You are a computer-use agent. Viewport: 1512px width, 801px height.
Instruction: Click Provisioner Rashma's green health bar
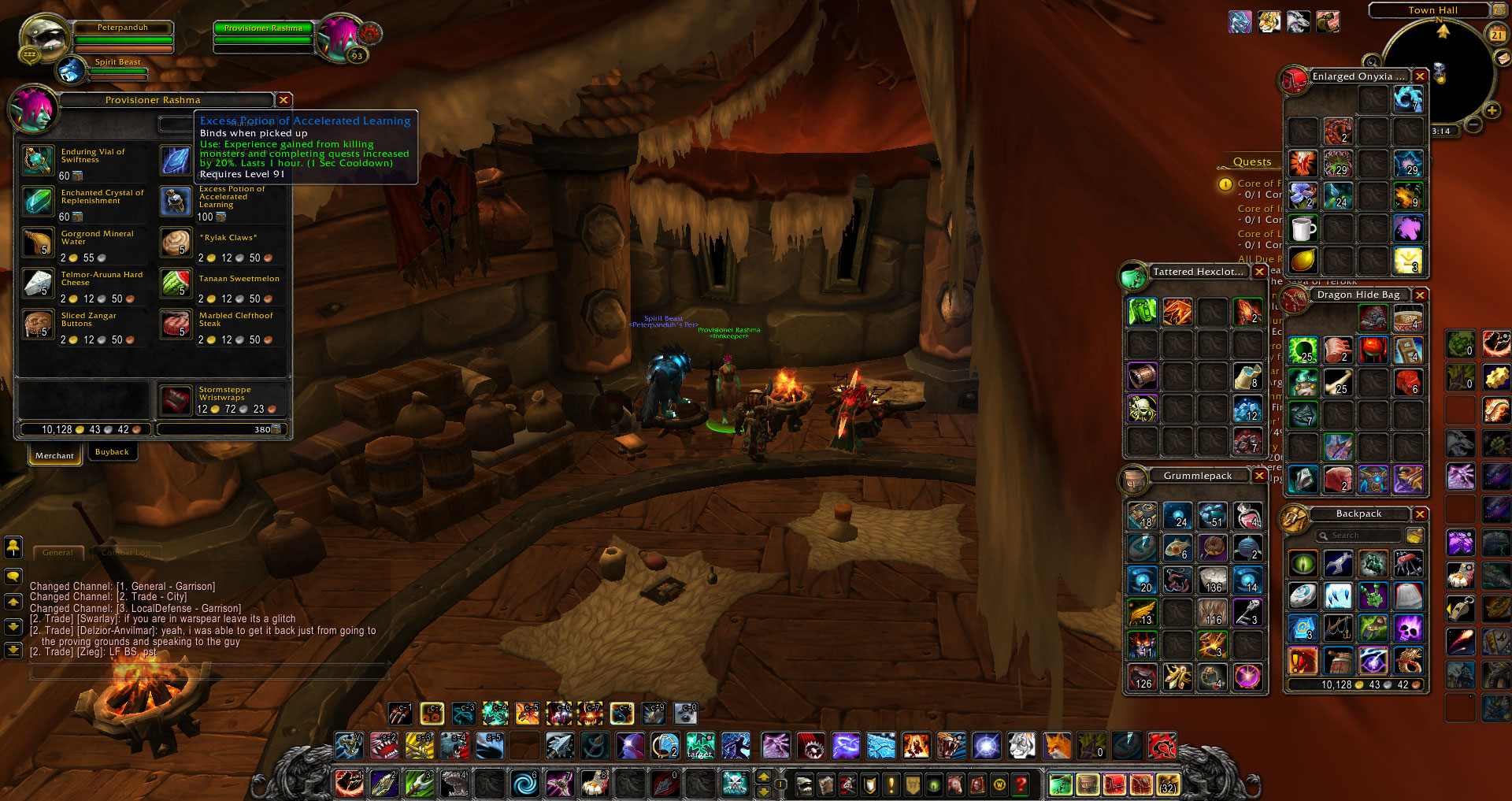262,28
